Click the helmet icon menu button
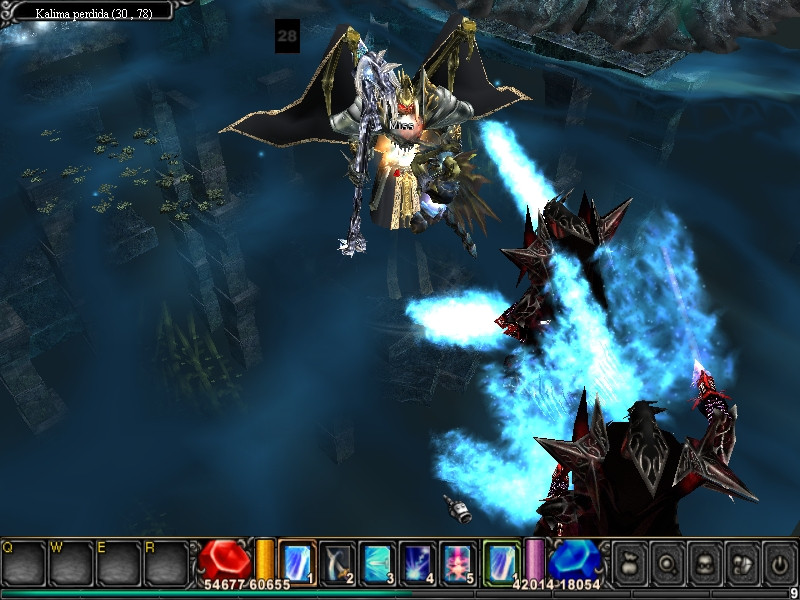The image size is (800, 600). click(741, 563)
